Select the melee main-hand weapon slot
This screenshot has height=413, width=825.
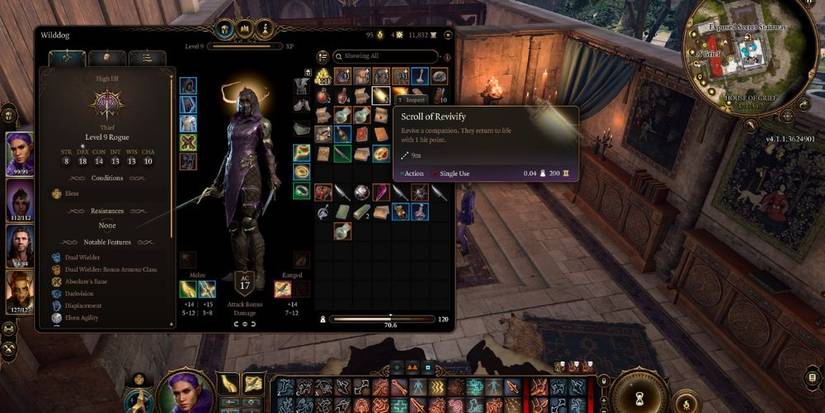tap(188, 290)
